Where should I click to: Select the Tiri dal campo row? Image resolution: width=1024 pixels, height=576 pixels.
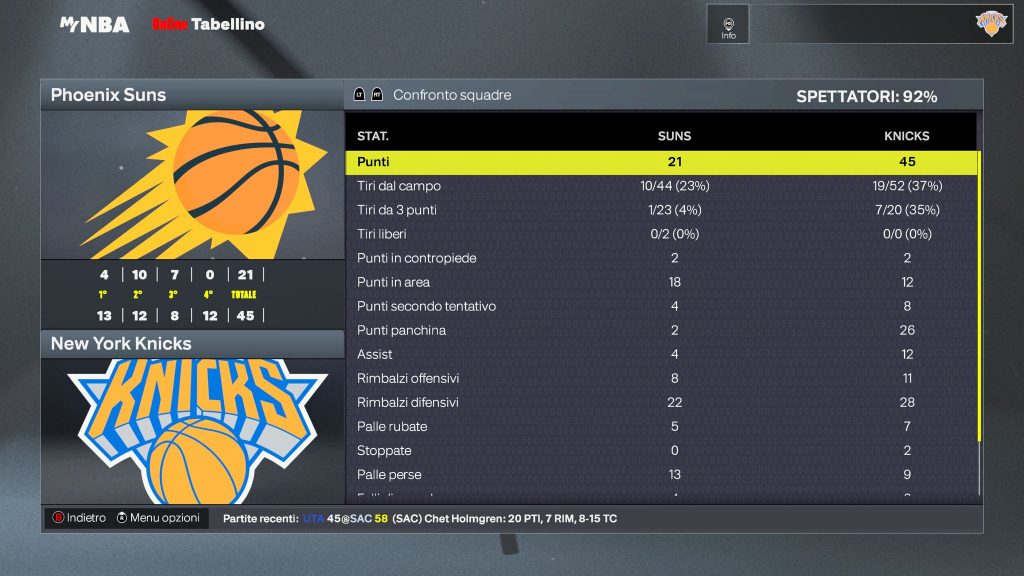click(660, 186)
